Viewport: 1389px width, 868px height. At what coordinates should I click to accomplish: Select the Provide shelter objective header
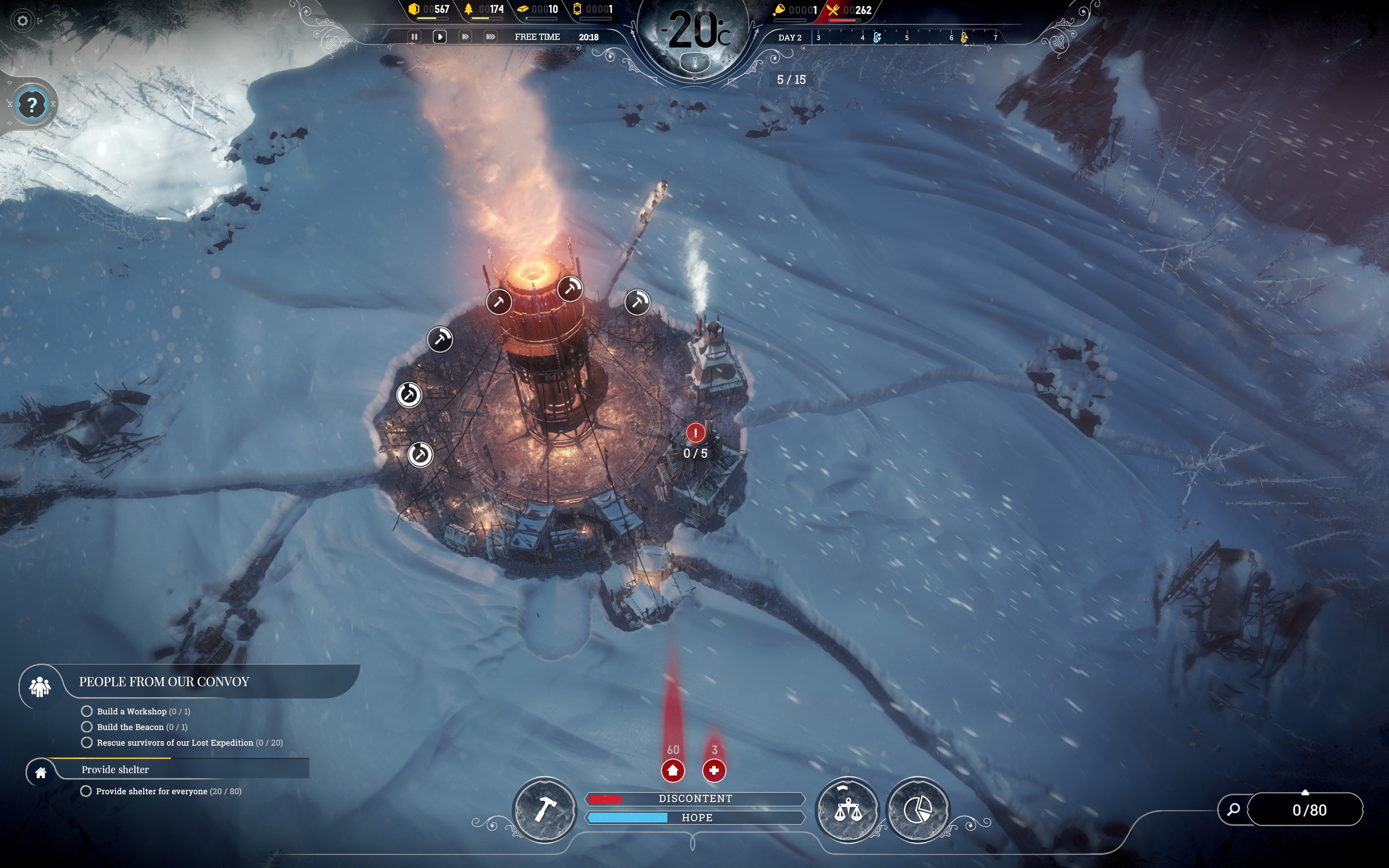pos(115,770)
